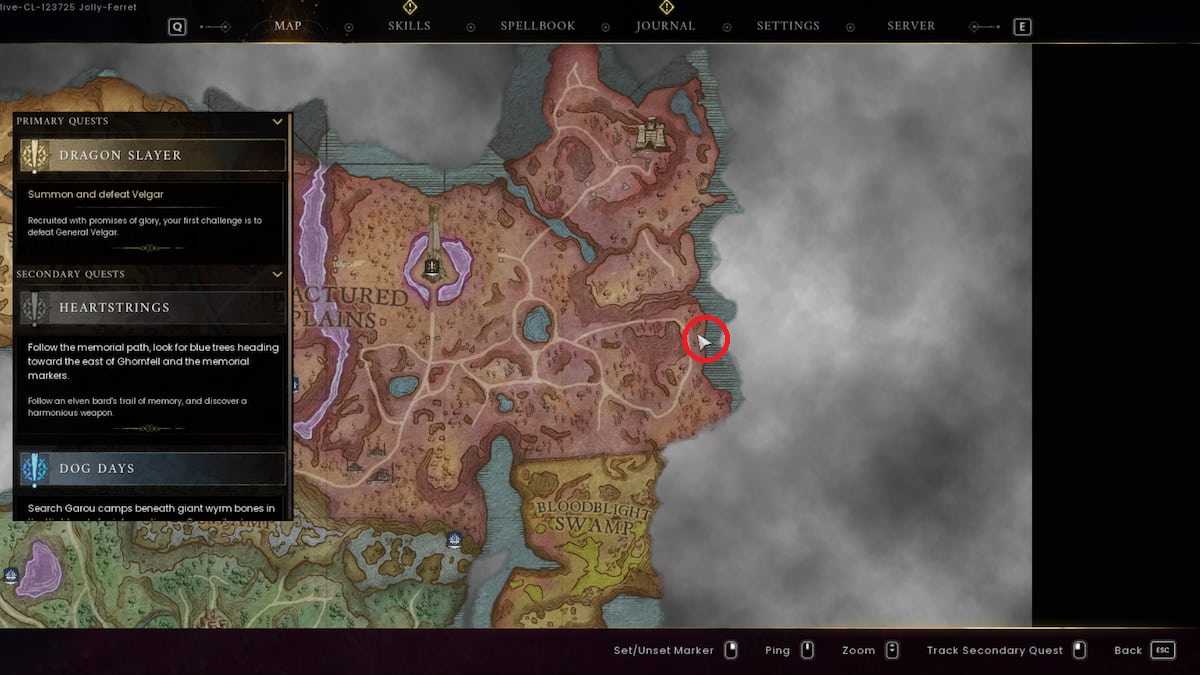Select the tower marker in Fractured Plains

(x=433, y=264)
